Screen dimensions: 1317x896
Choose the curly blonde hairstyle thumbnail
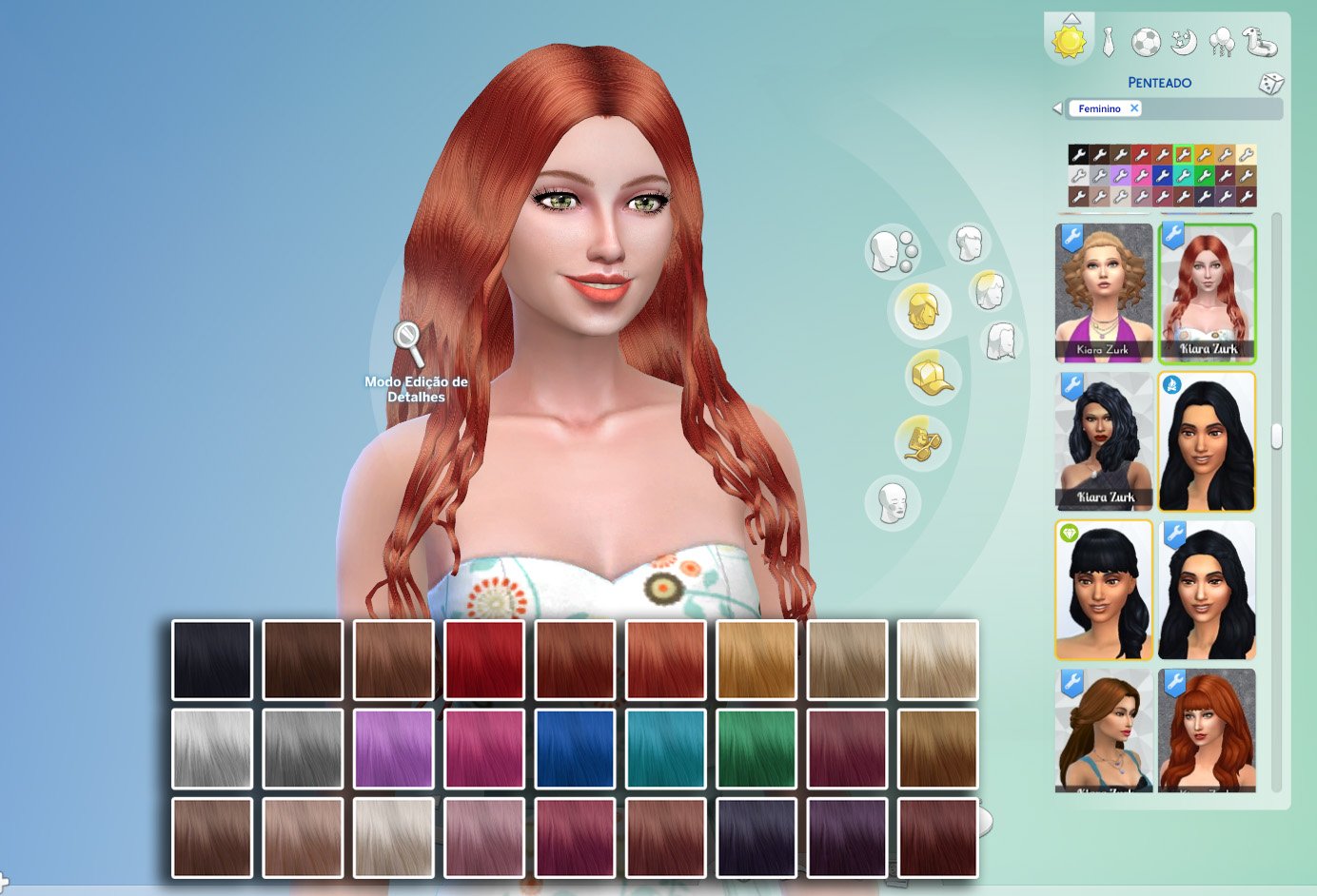[1104, 293]
